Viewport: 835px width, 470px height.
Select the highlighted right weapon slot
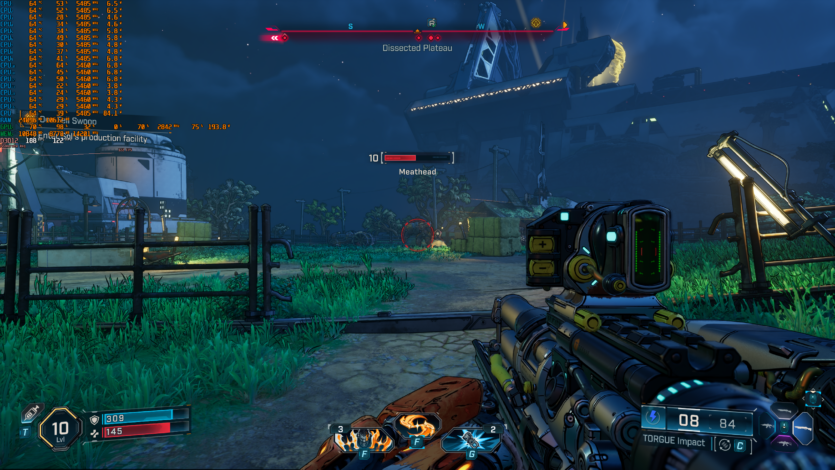click(x=803, y=427)
